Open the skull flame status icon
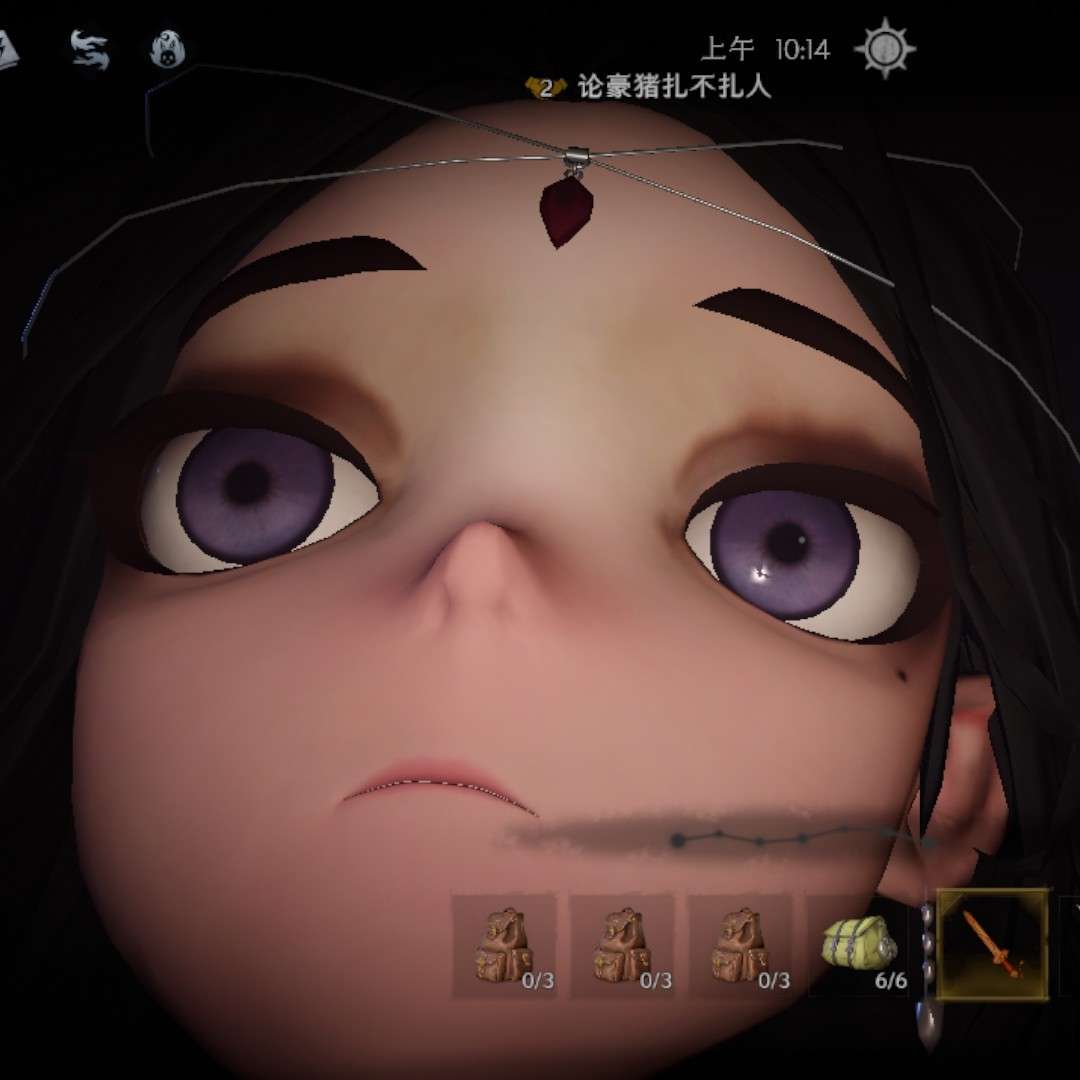 (x=167, y=49)
